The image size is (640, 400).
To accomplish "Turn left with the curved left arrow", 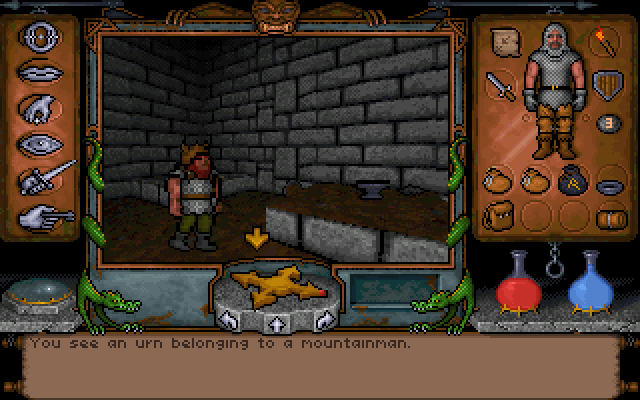I will 228,321.
